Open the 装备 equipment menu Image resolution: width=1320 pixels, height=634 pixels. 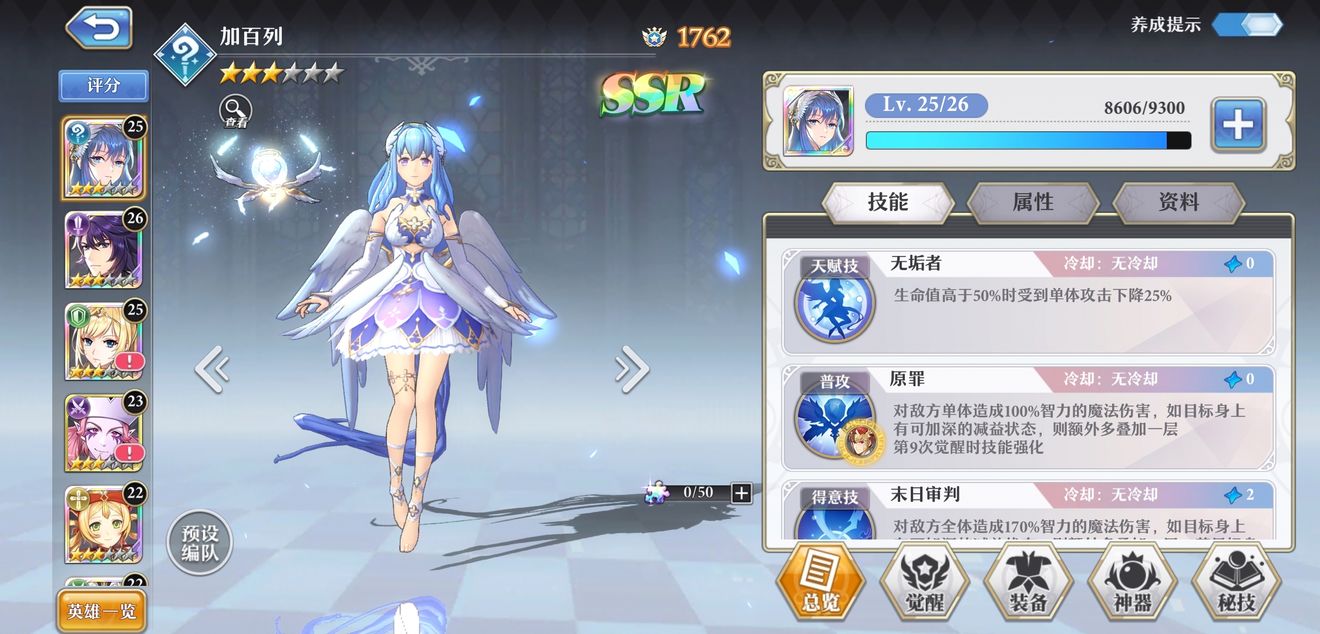point(1028,583)
